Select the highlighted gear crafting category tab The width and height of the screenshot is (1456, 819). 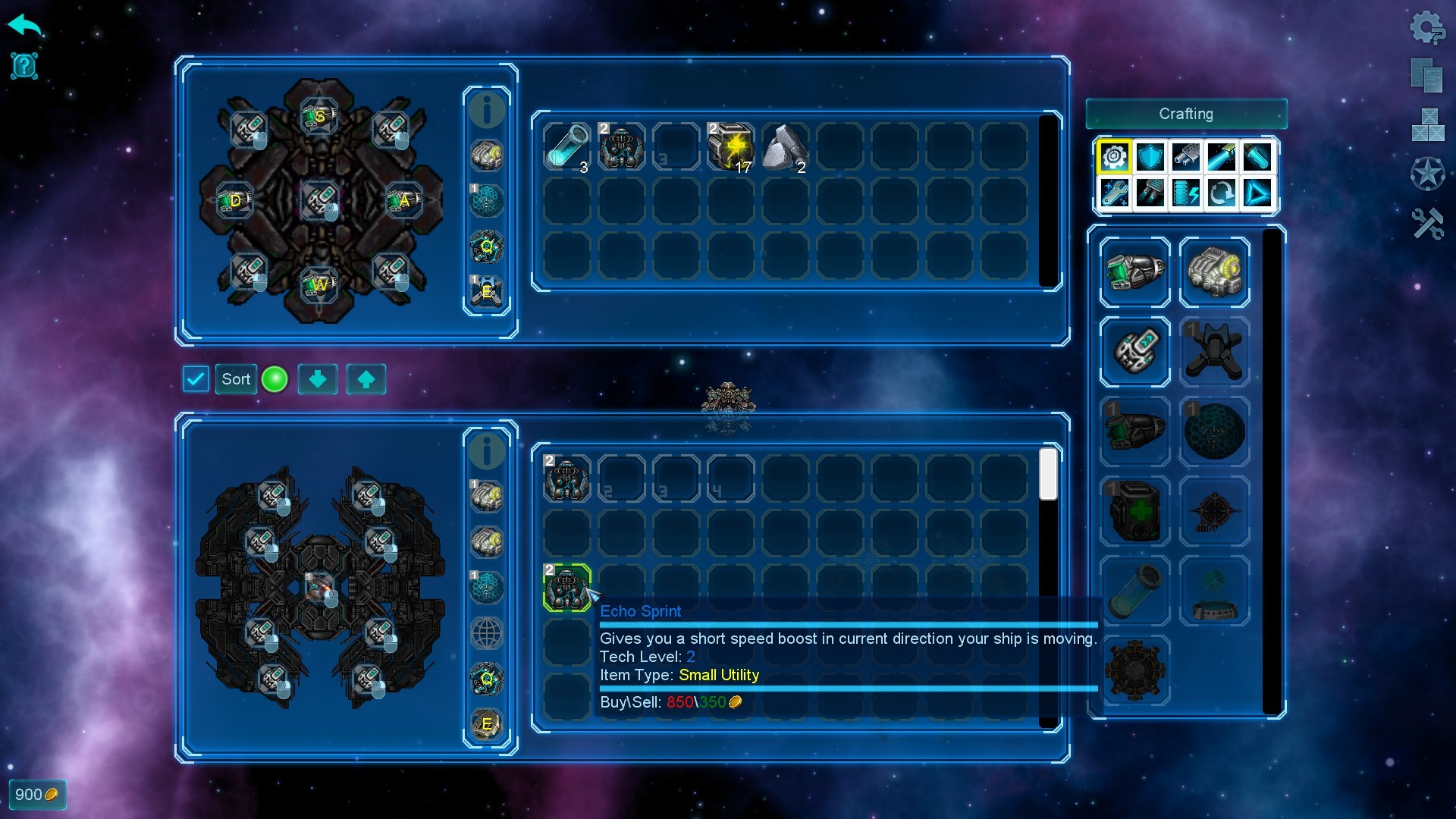(x=1114, y=157)
